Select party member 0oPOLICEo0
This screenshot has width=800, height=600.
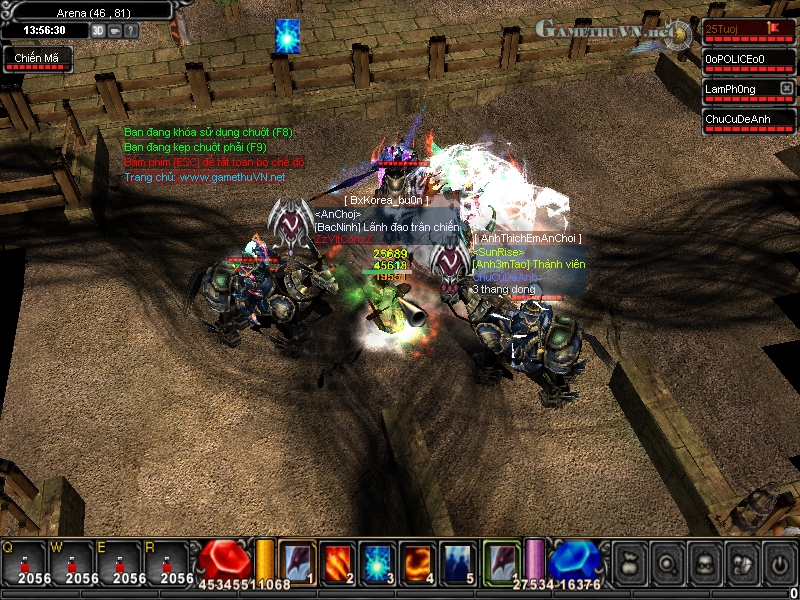(x=742, y=59)
